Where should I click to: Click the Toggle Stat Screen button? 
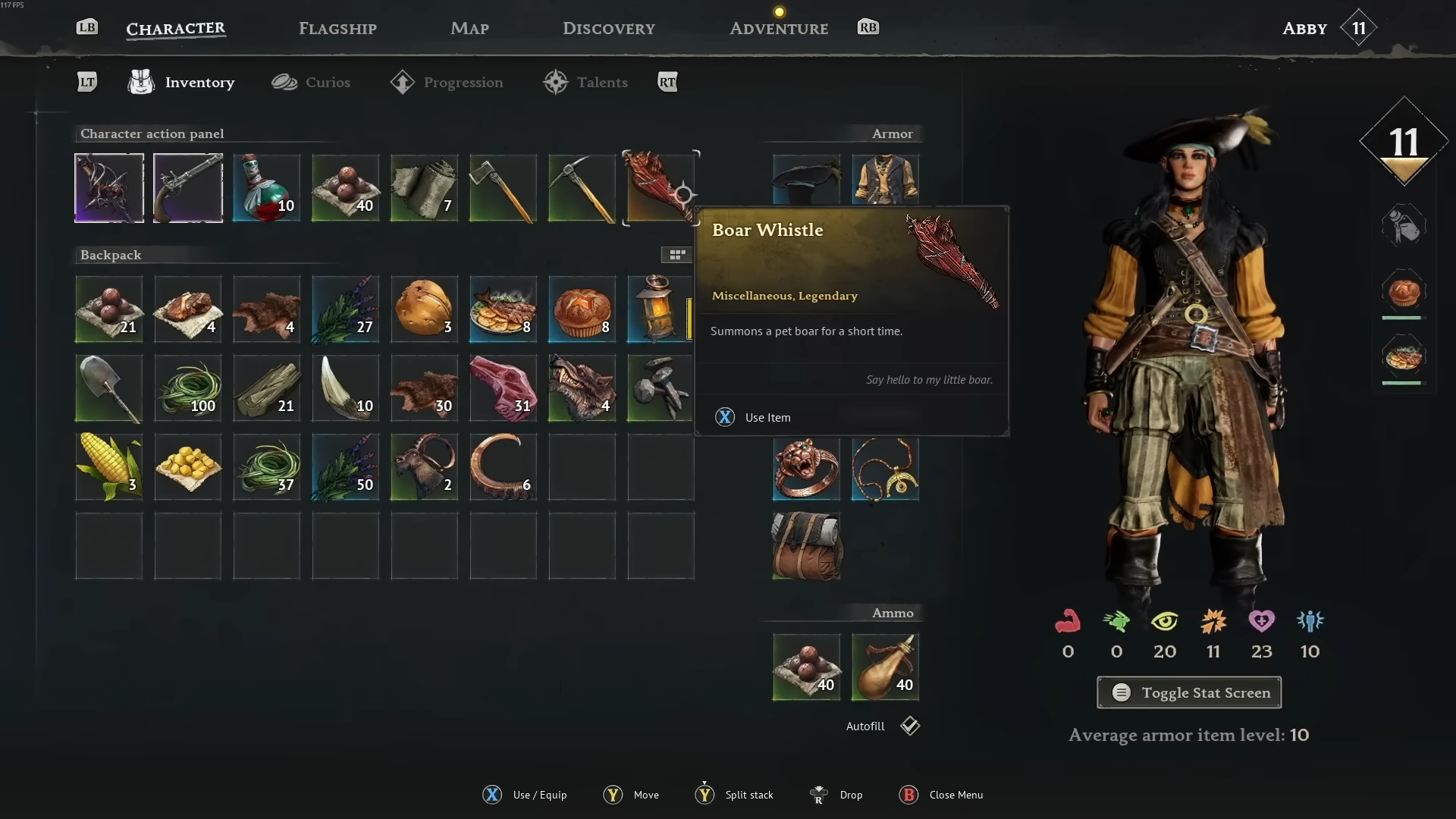[x=1189, y=692]
